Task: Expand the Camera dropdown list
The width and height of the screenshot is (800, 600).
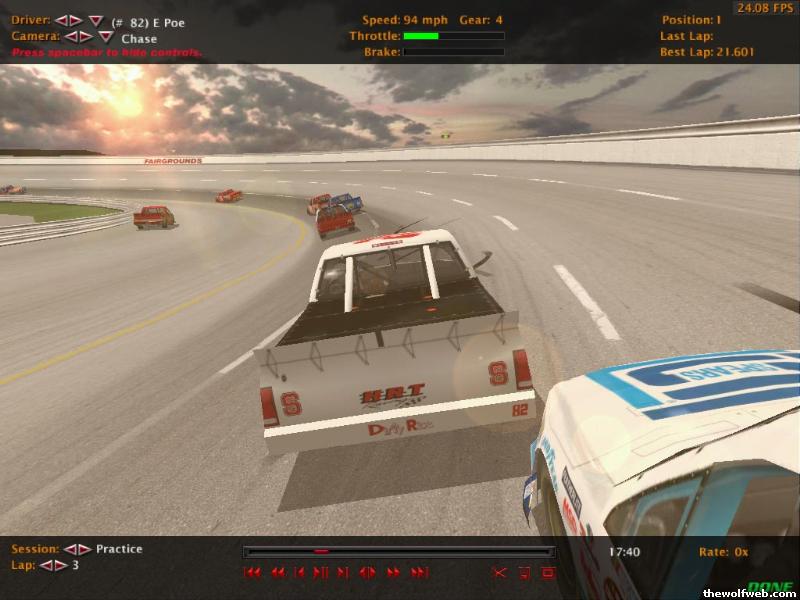Action: coord(105,38)
